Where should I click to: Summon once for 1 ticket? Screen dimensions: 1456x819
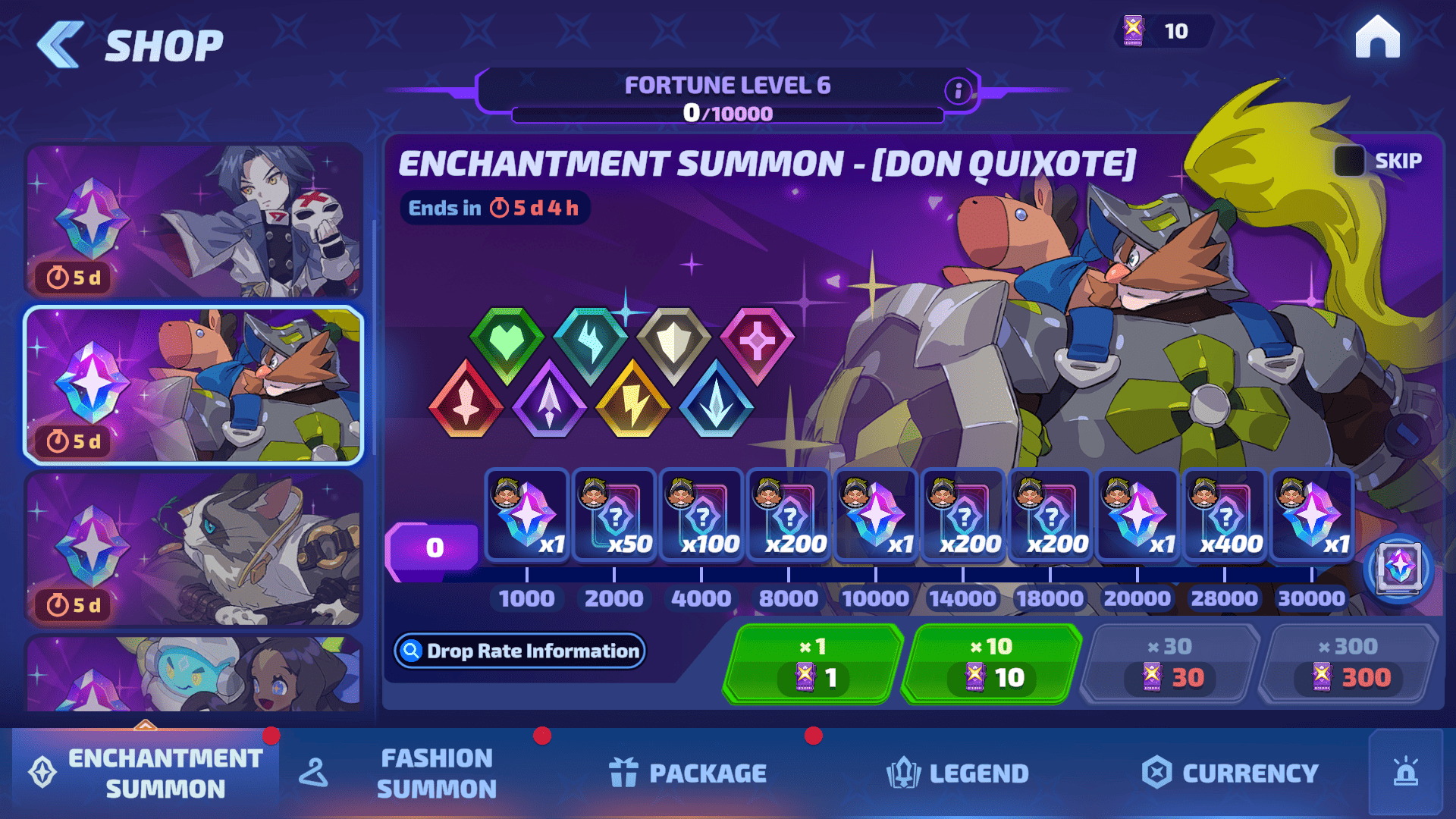[x=813, y=664]
